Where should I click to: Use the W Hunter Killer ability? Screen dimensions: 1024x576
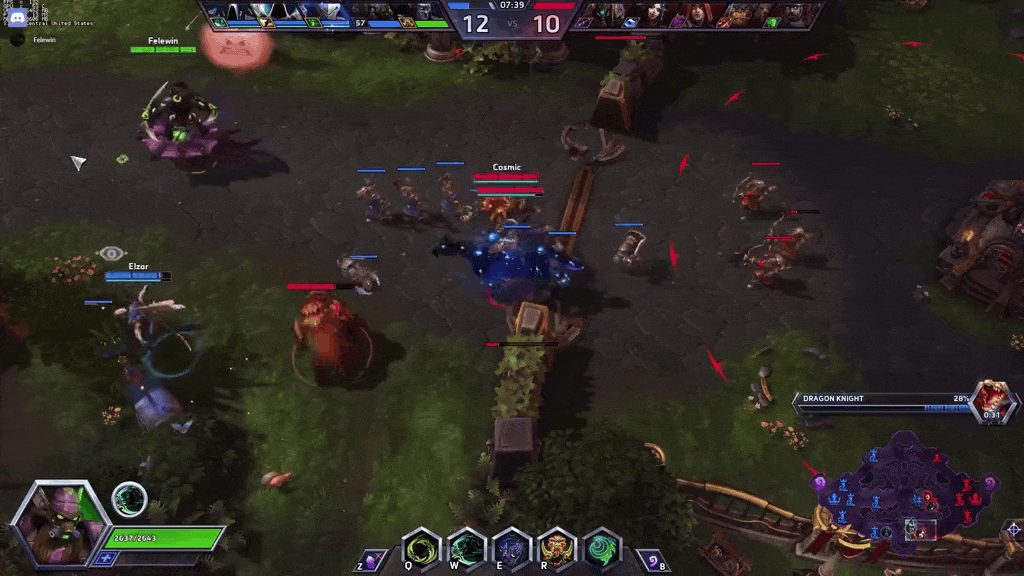click(x=466, y=549)
